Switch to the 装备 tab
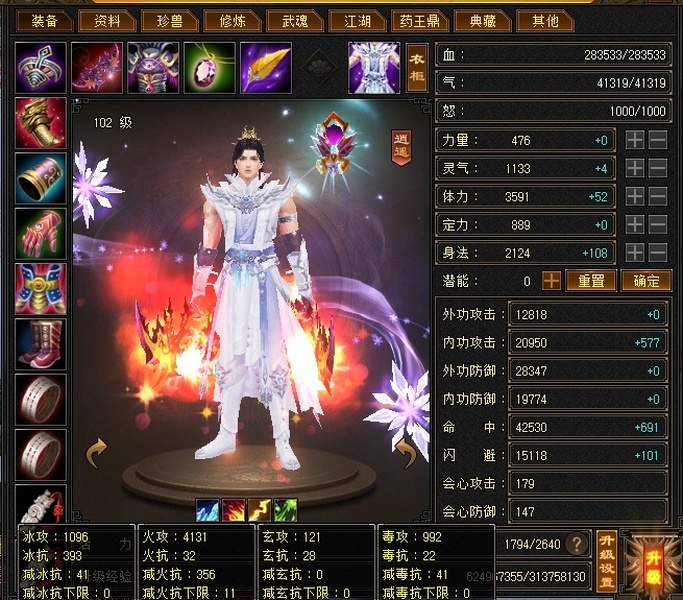Screen dimensions: 683x600 [44, 21]
